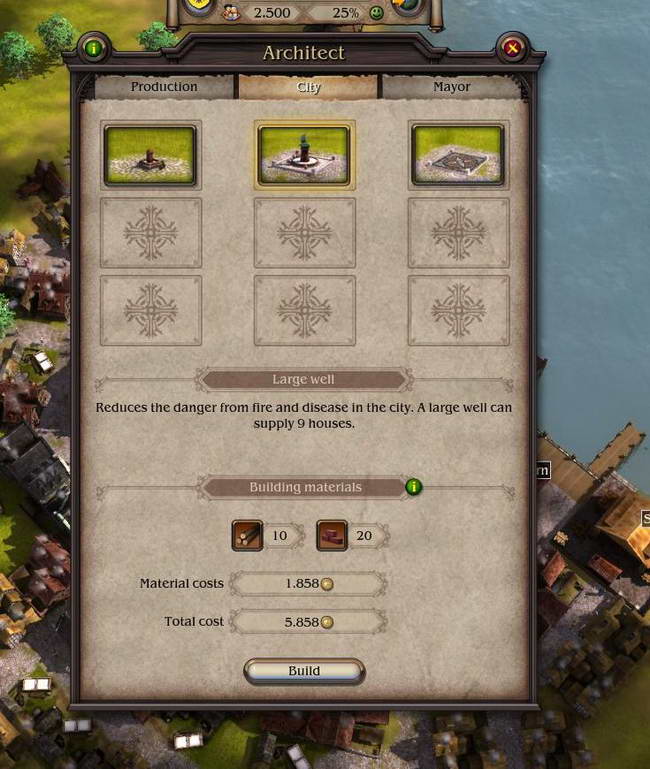Choose the small well building thumbnail
This screenshot has width=650, height=769.
tap(151, 155)
